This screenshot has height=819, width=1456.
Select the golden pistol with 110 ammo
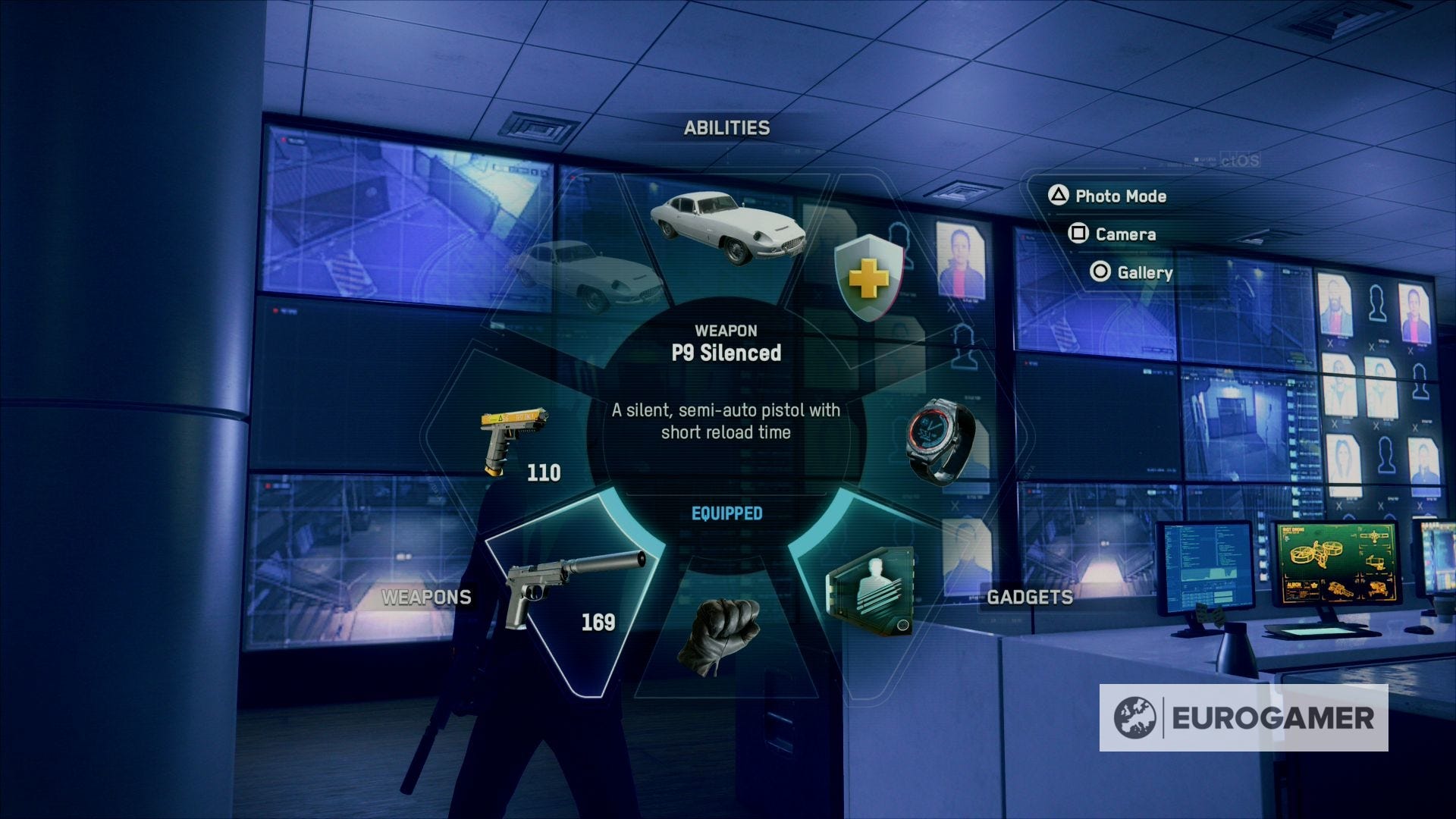(516, 440)
